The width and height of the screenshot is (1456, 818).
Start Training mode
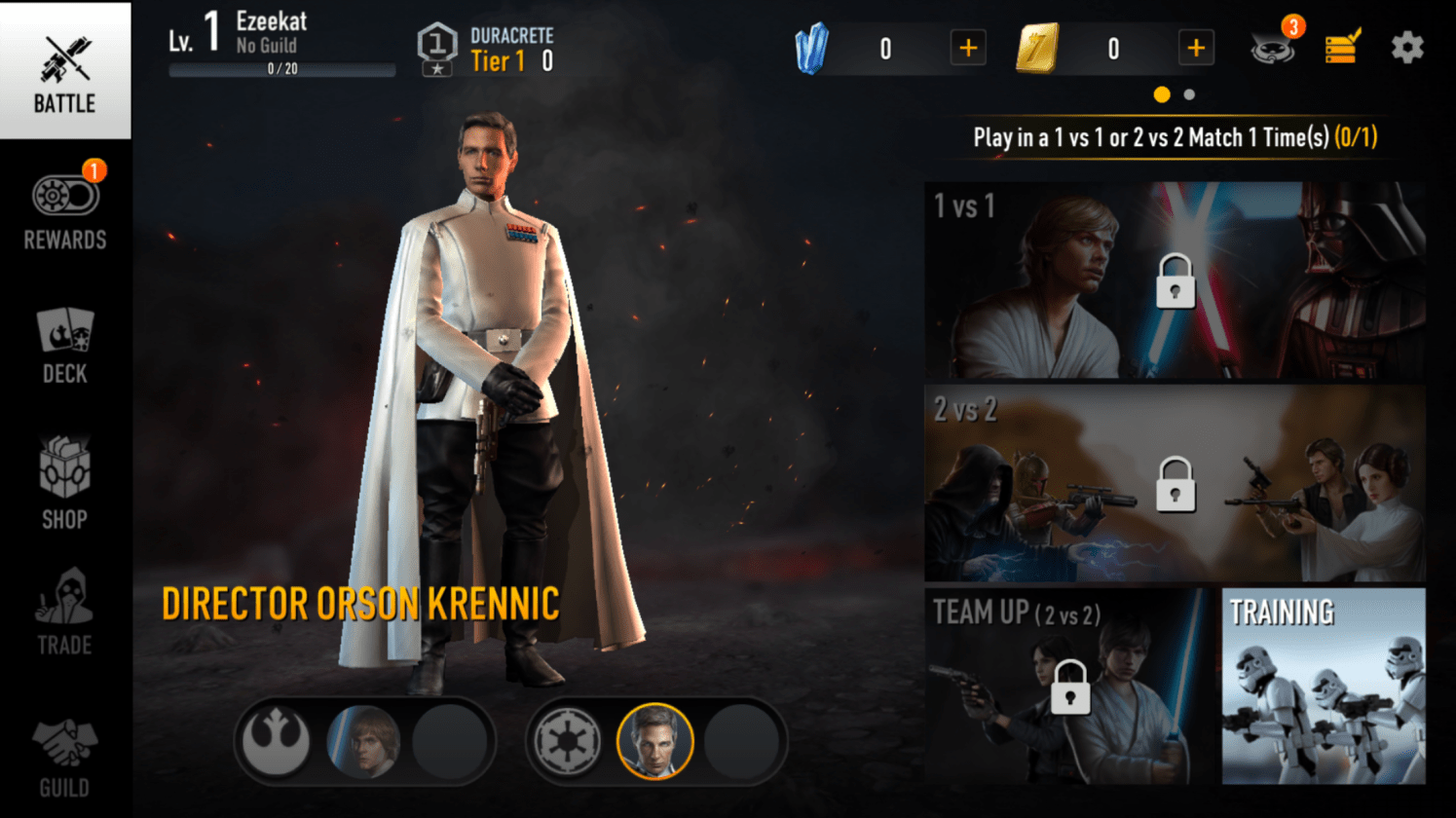point(1324,686)
